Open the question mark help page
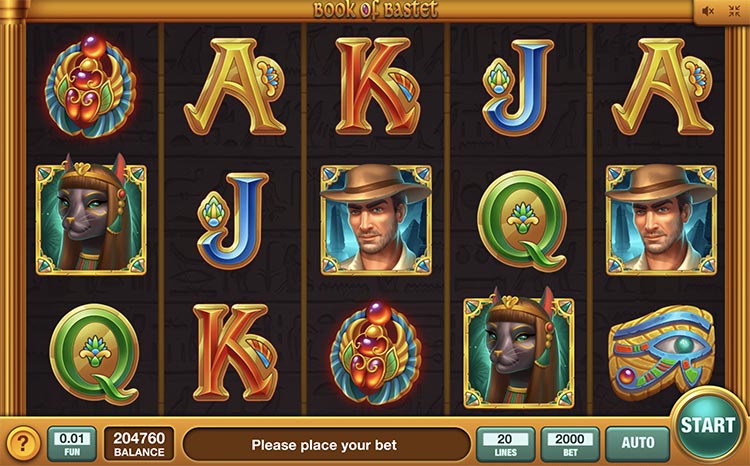This screenshot has height=466, width=750. pos(23,443)
